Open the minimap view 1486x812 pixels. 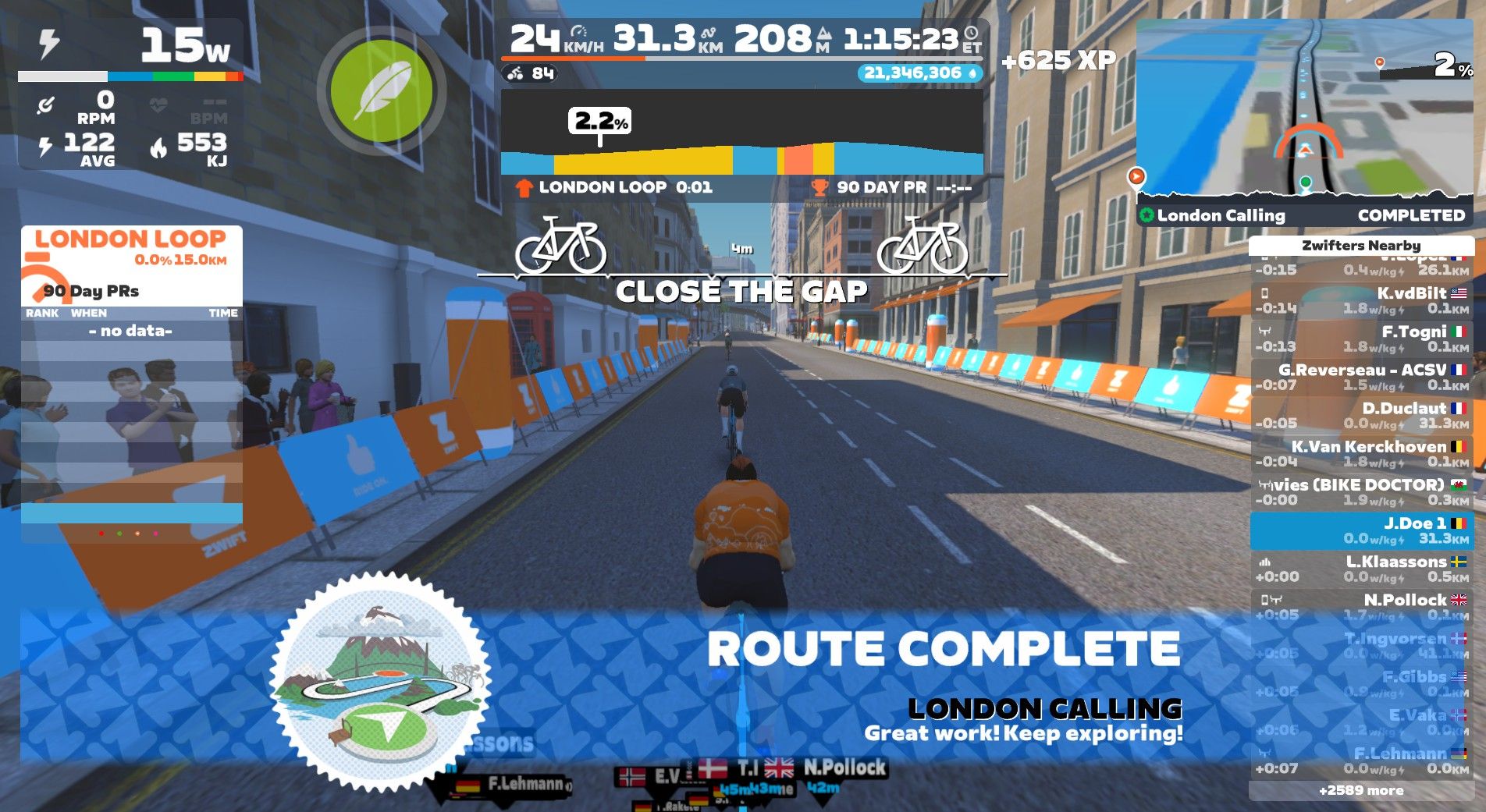click(x=1304, y=108)
